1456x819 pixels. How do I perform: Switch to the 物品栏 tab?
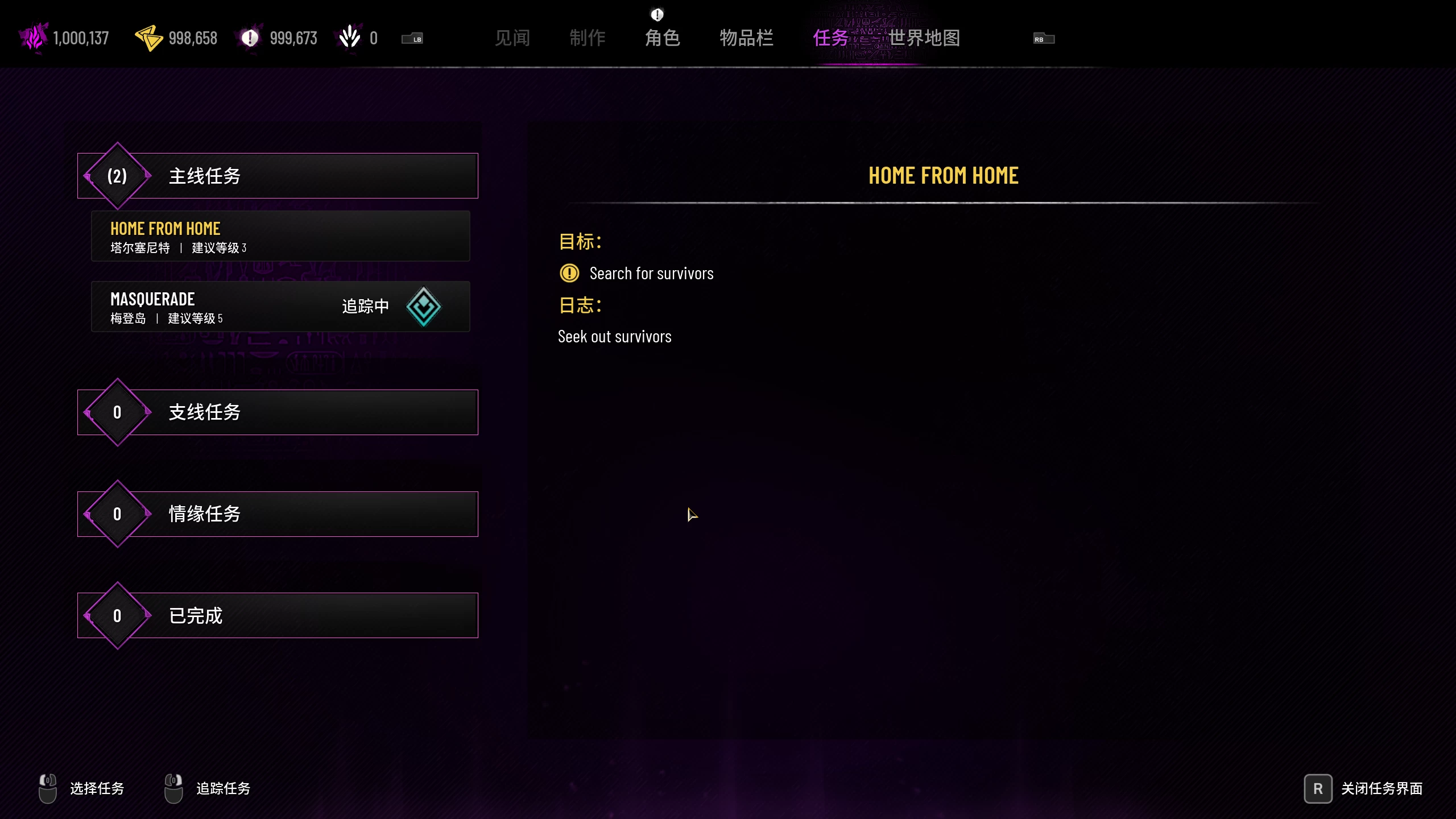tap(747, 38)
